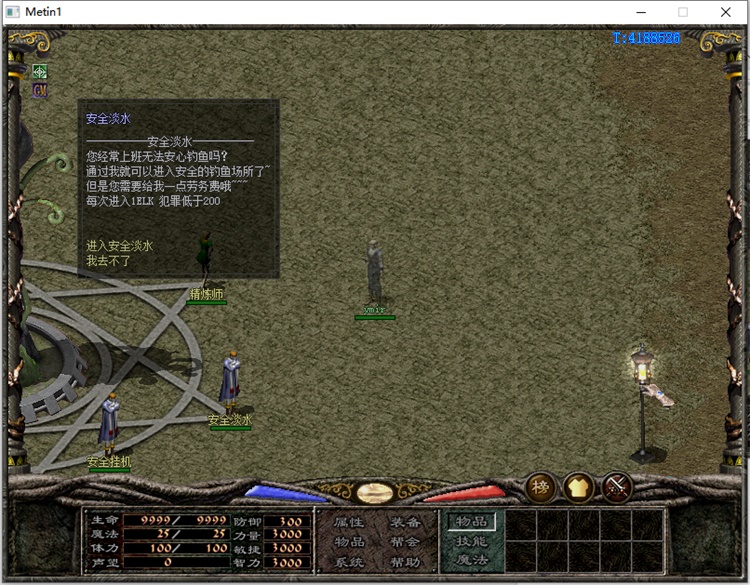Toggle the crossed swords combat icon
750x585 pixels.
(617, 487)
